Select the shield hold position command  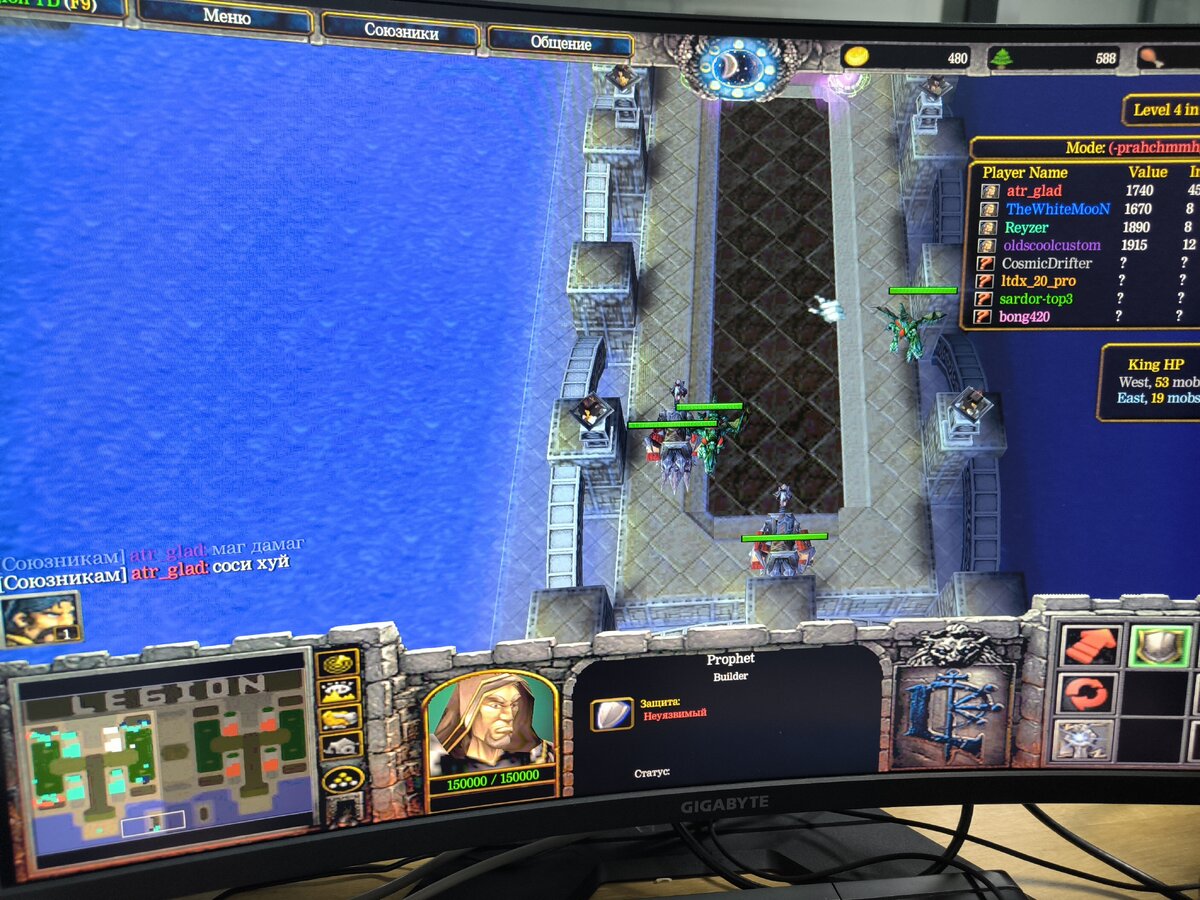1159,647
